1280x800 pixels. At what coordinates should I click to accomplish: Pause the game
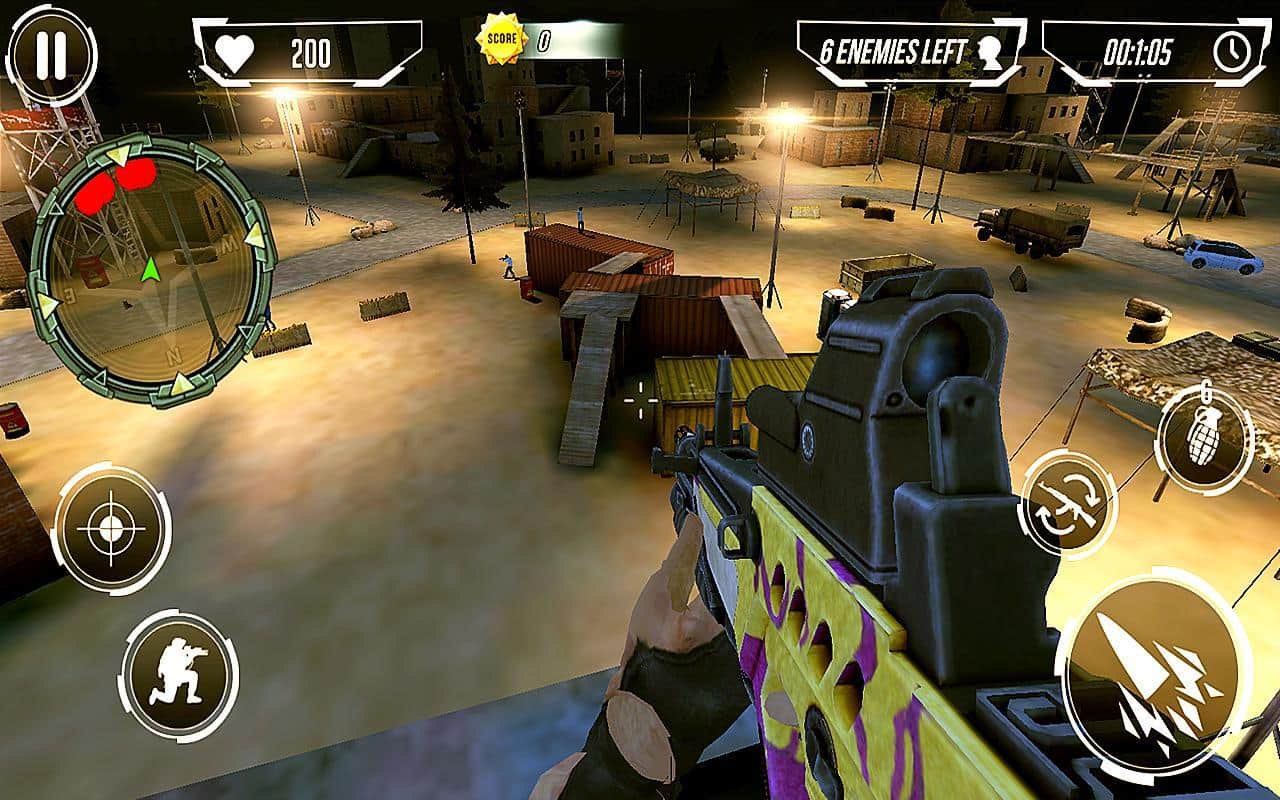(x=51, y=55)
